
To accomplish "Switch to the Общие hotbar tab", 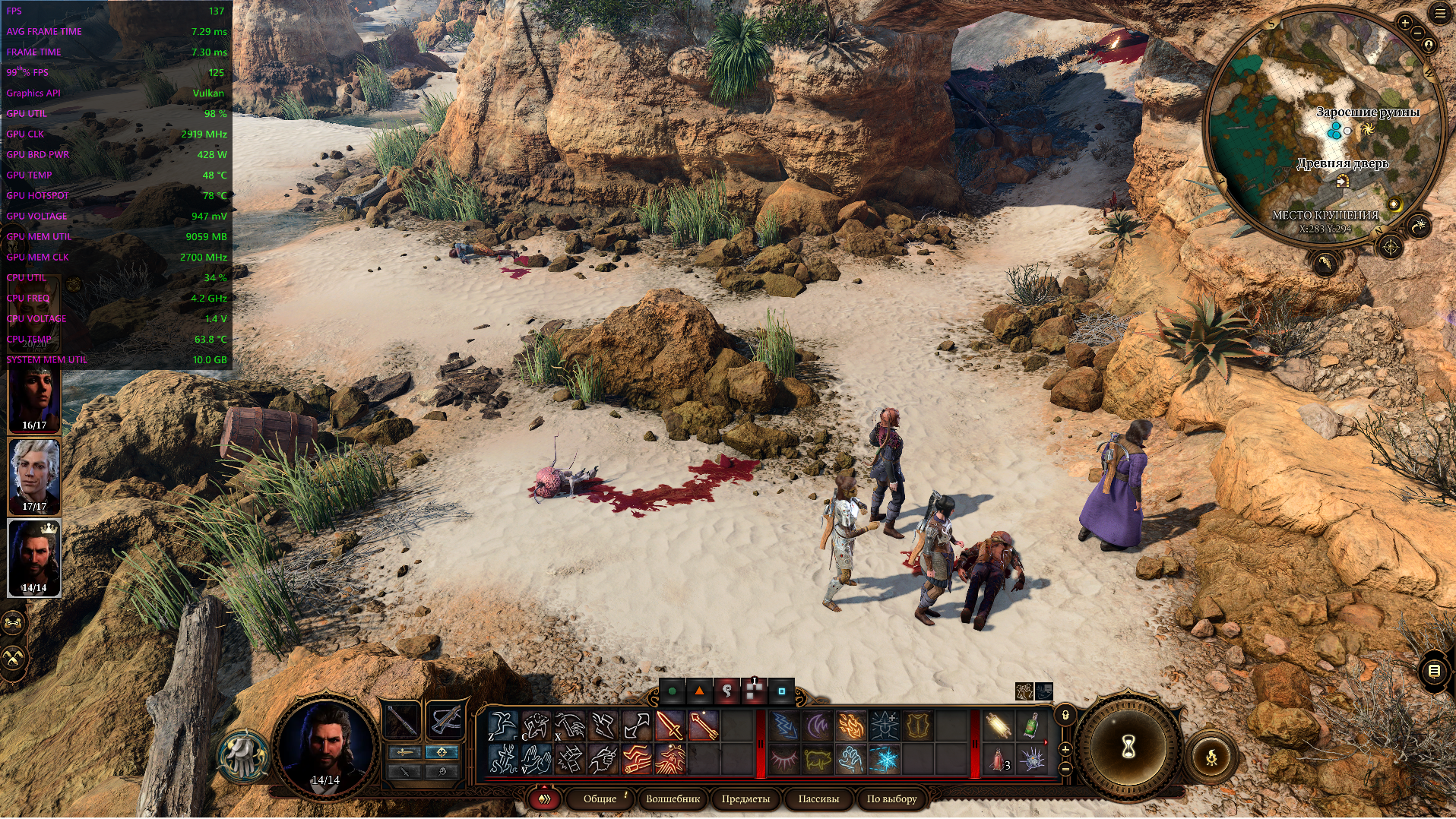I will [x=600, y=798].
